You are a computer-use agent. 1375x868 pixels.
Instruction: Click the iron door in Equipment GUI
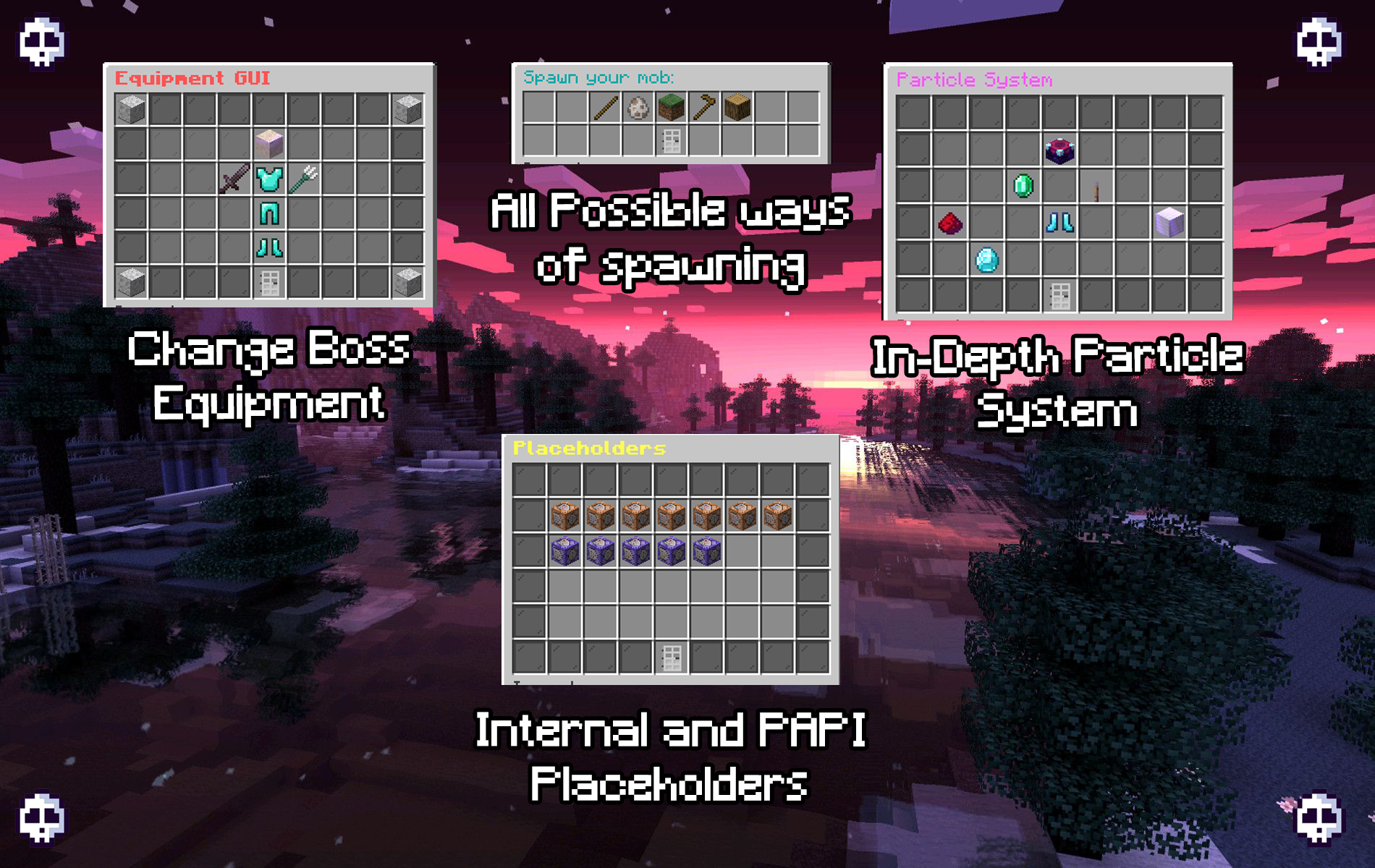269,282
